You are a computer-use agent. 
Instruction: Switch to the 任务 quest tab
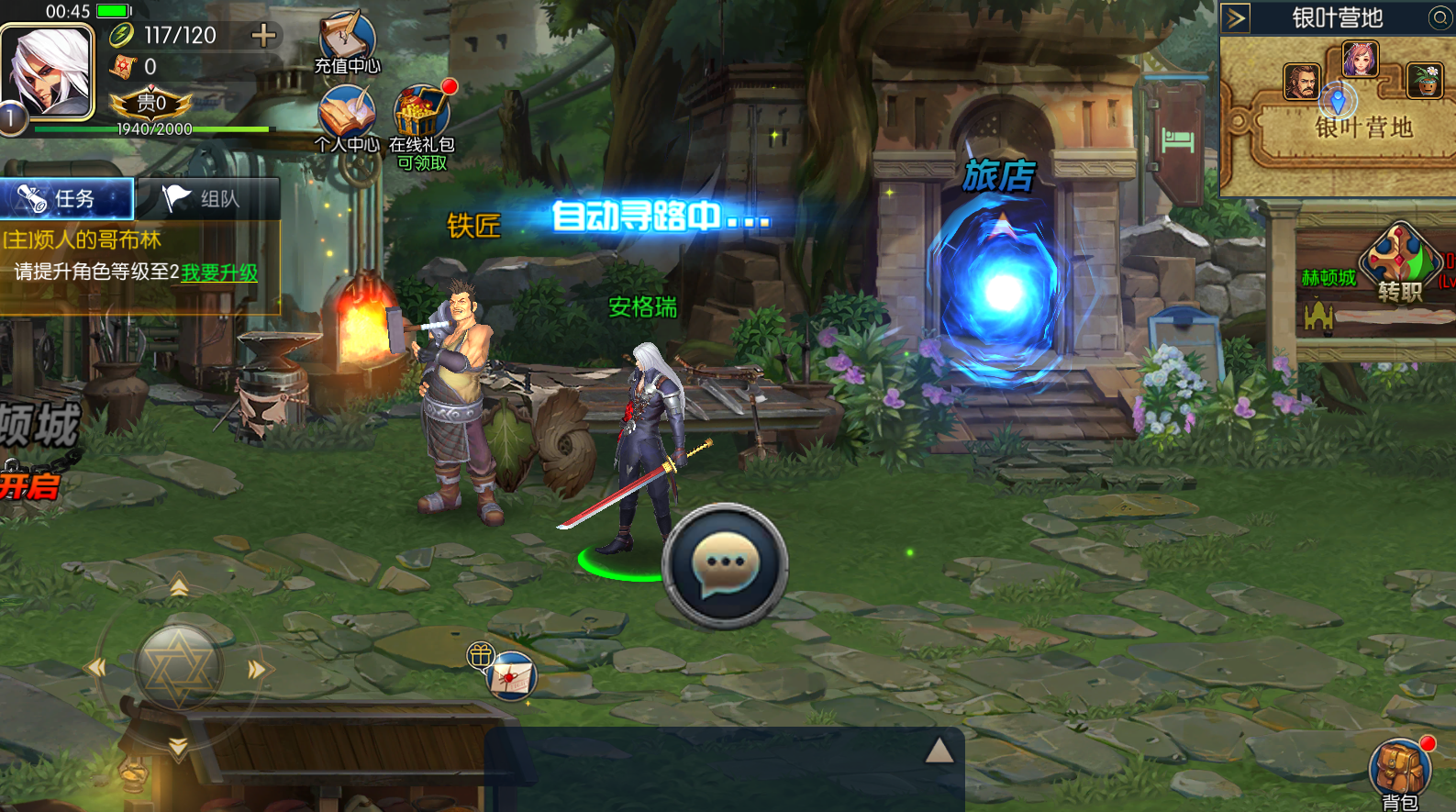[x=67, y=198]
